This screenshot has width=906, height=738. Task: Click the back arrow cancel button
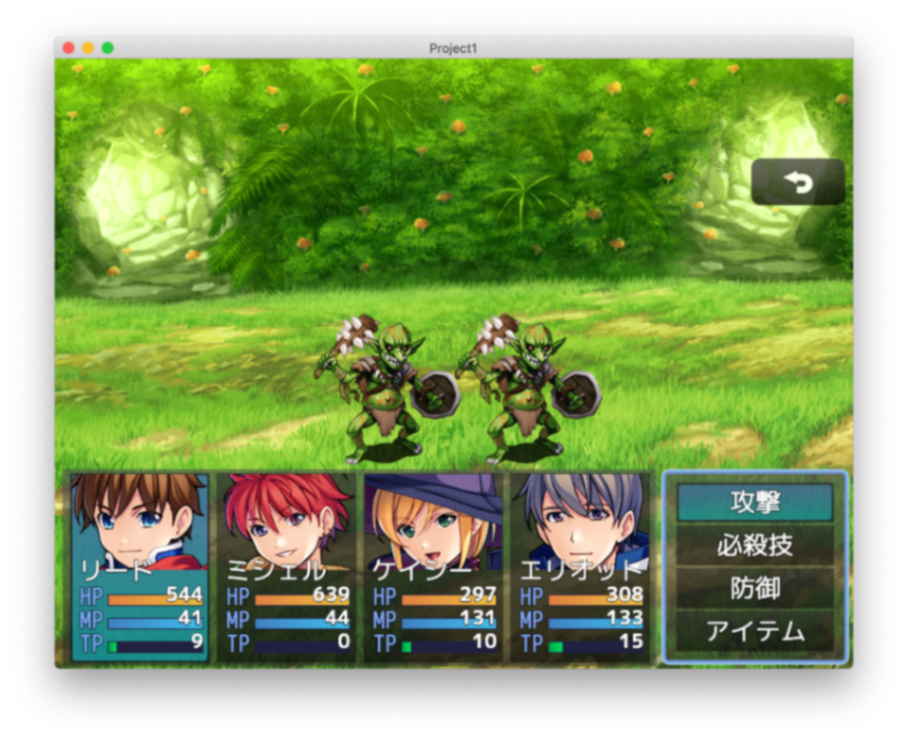click(797, 182)
